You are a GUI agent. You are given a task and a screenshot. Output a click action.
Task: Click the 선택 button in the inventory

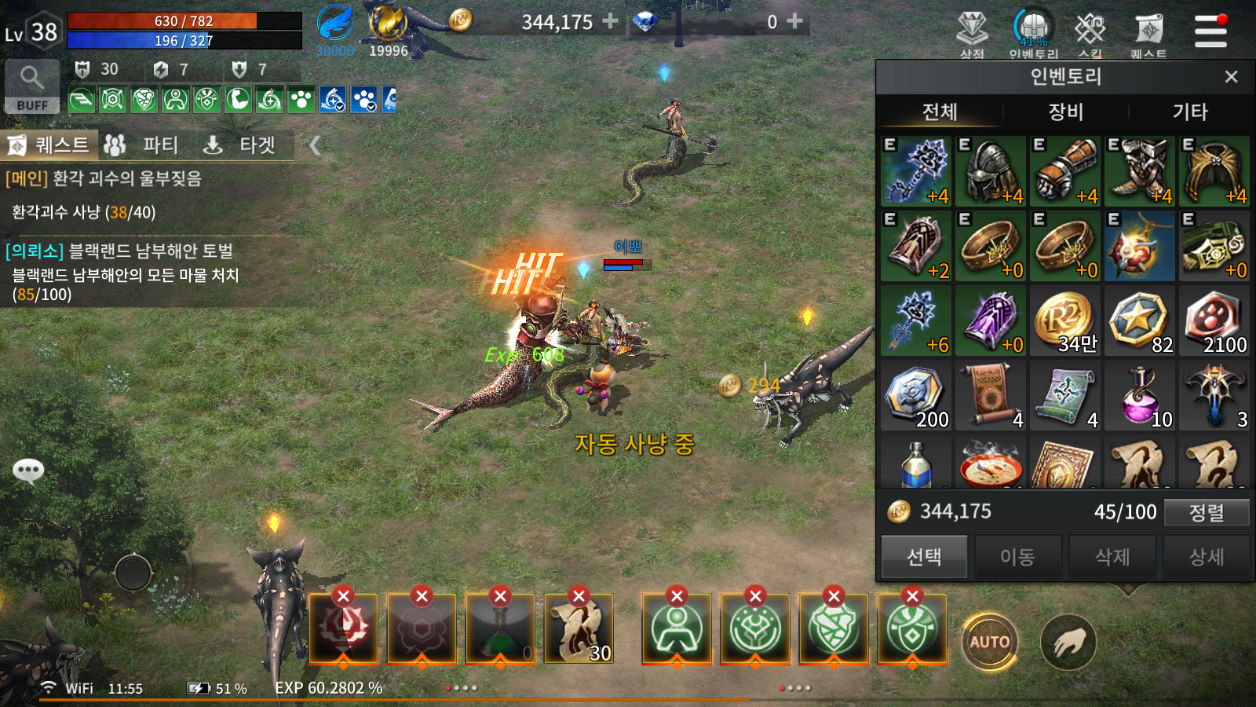(x=924, y=557)
